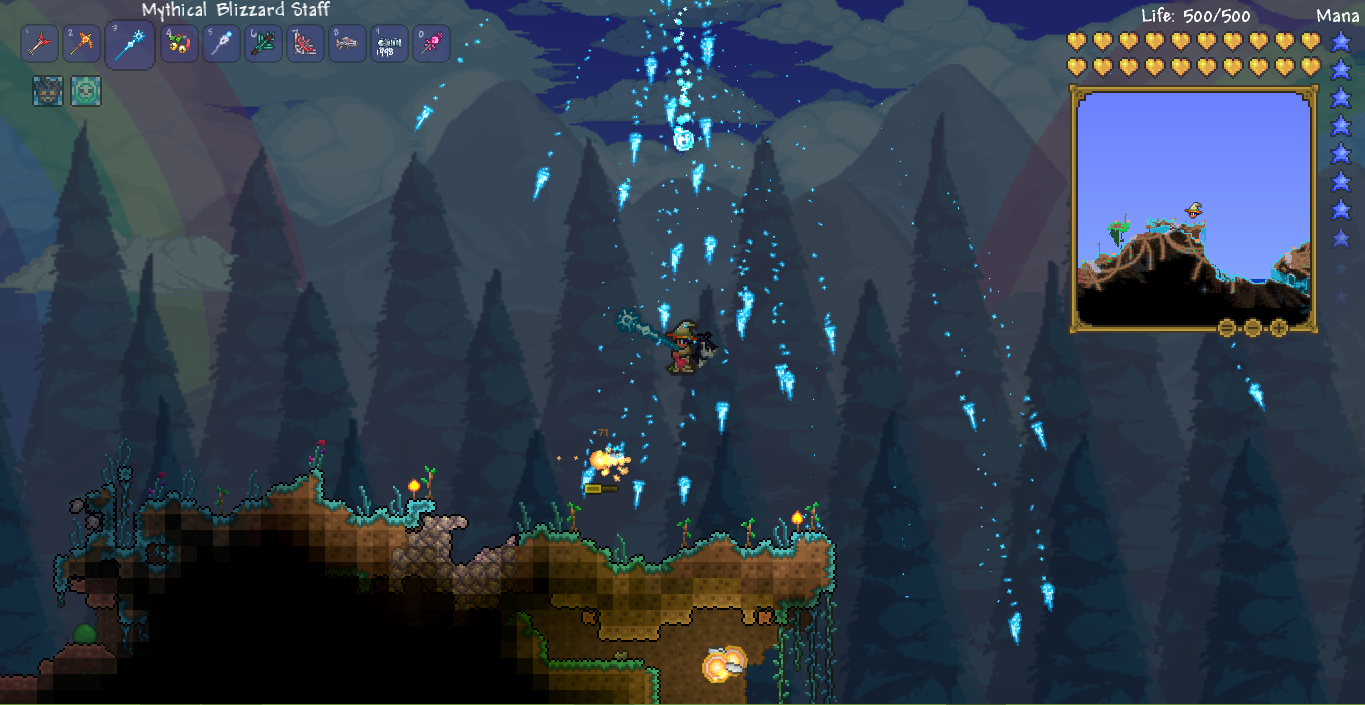Click the minimap display

1192,208
